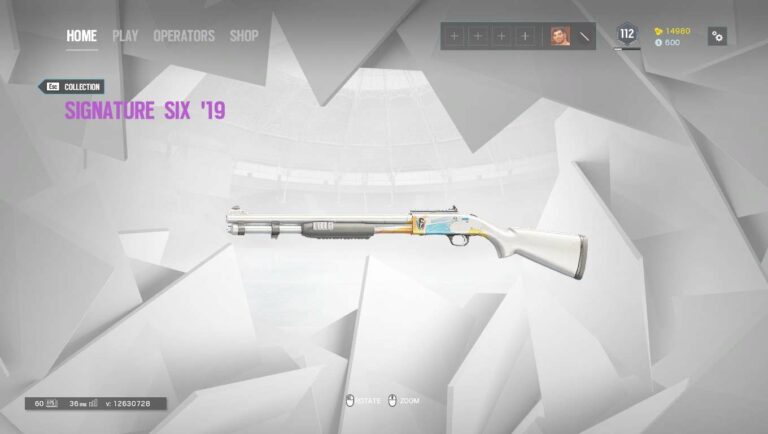
Task: Return to the Collection screen
Action: (x=71, y=87)
